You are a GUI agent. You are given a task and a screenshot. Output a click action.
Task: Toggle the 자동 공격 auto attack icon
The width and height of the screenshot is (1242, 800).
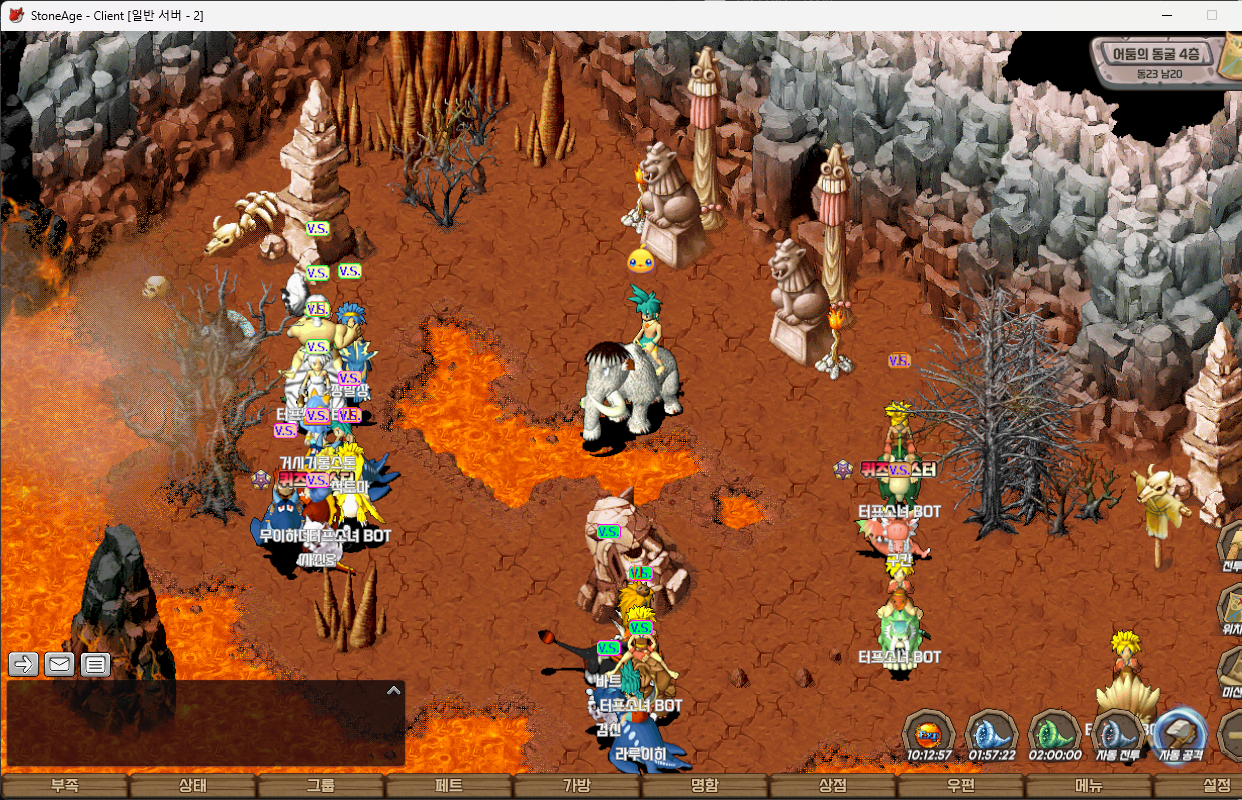click(x=1180, y=732)
